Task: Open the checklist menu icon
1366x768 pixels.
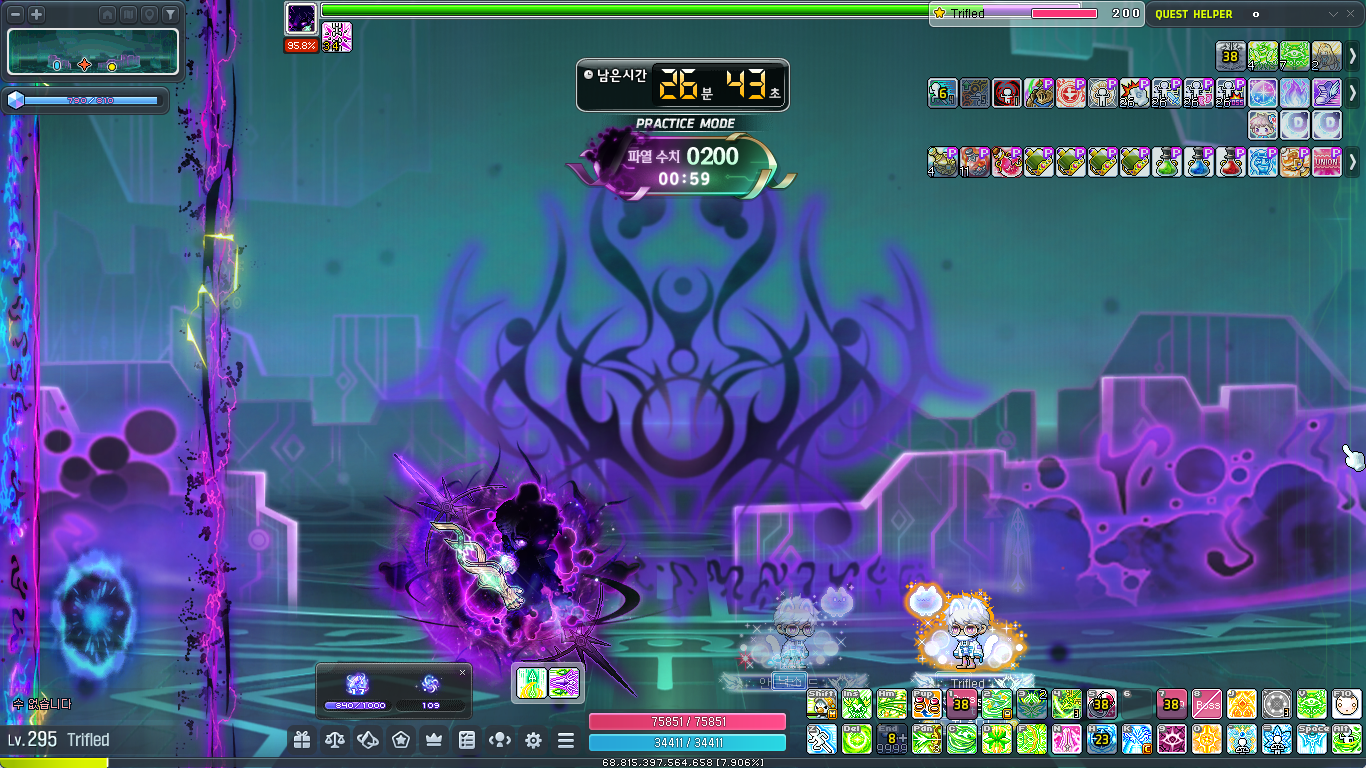Action: [x=467, y=740]
